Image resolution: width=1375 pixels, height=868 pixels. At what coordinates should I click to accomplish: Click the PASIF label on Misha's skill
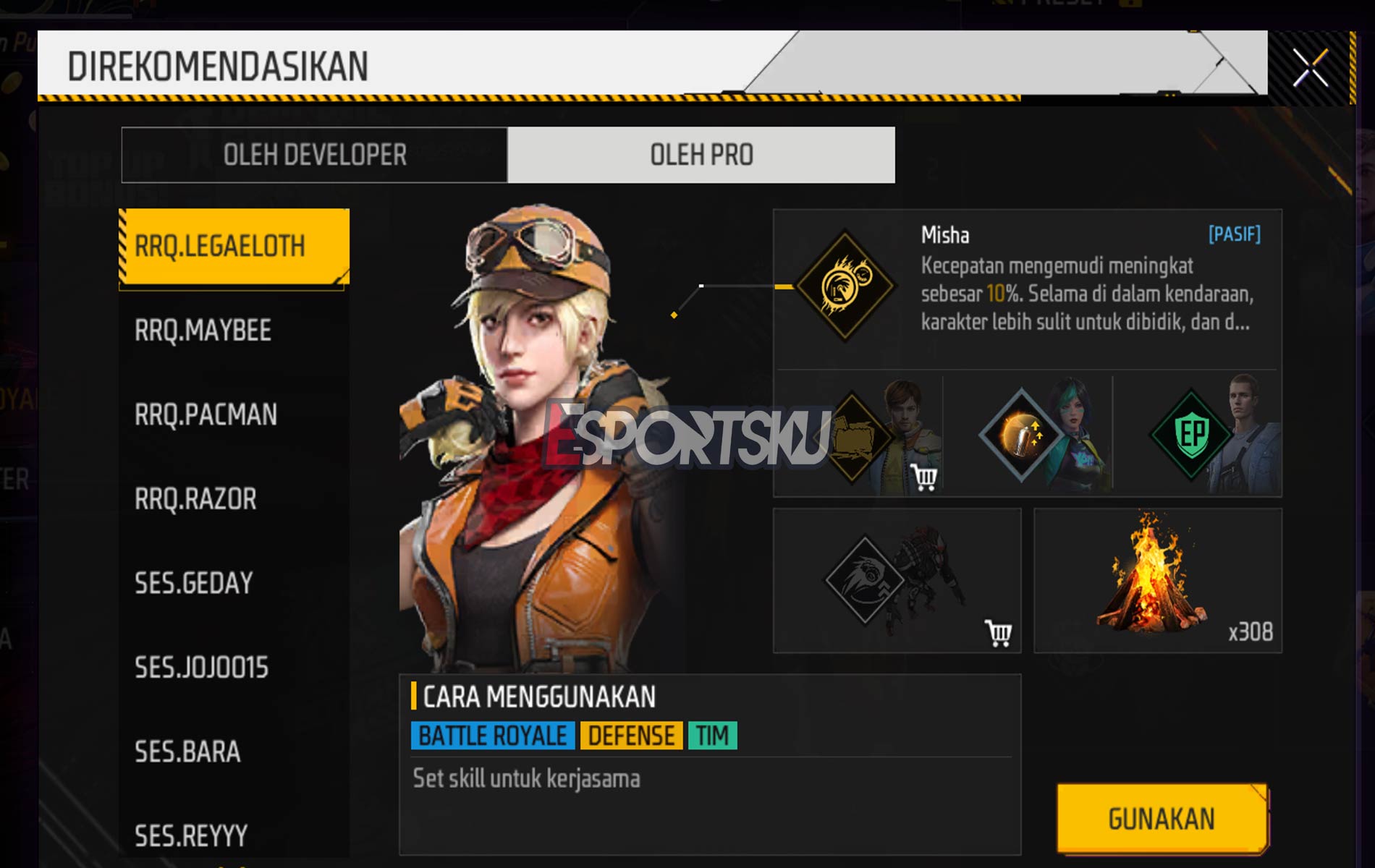1234,235
